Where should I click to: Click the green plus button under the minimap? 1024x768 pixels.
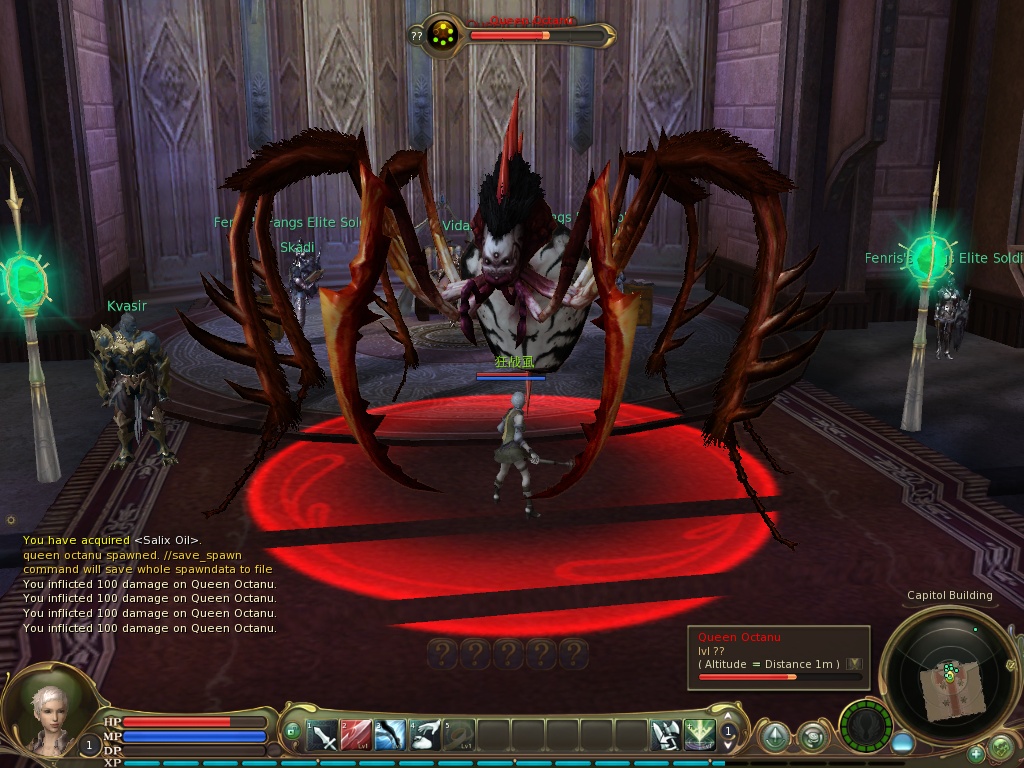pos(975,753)
